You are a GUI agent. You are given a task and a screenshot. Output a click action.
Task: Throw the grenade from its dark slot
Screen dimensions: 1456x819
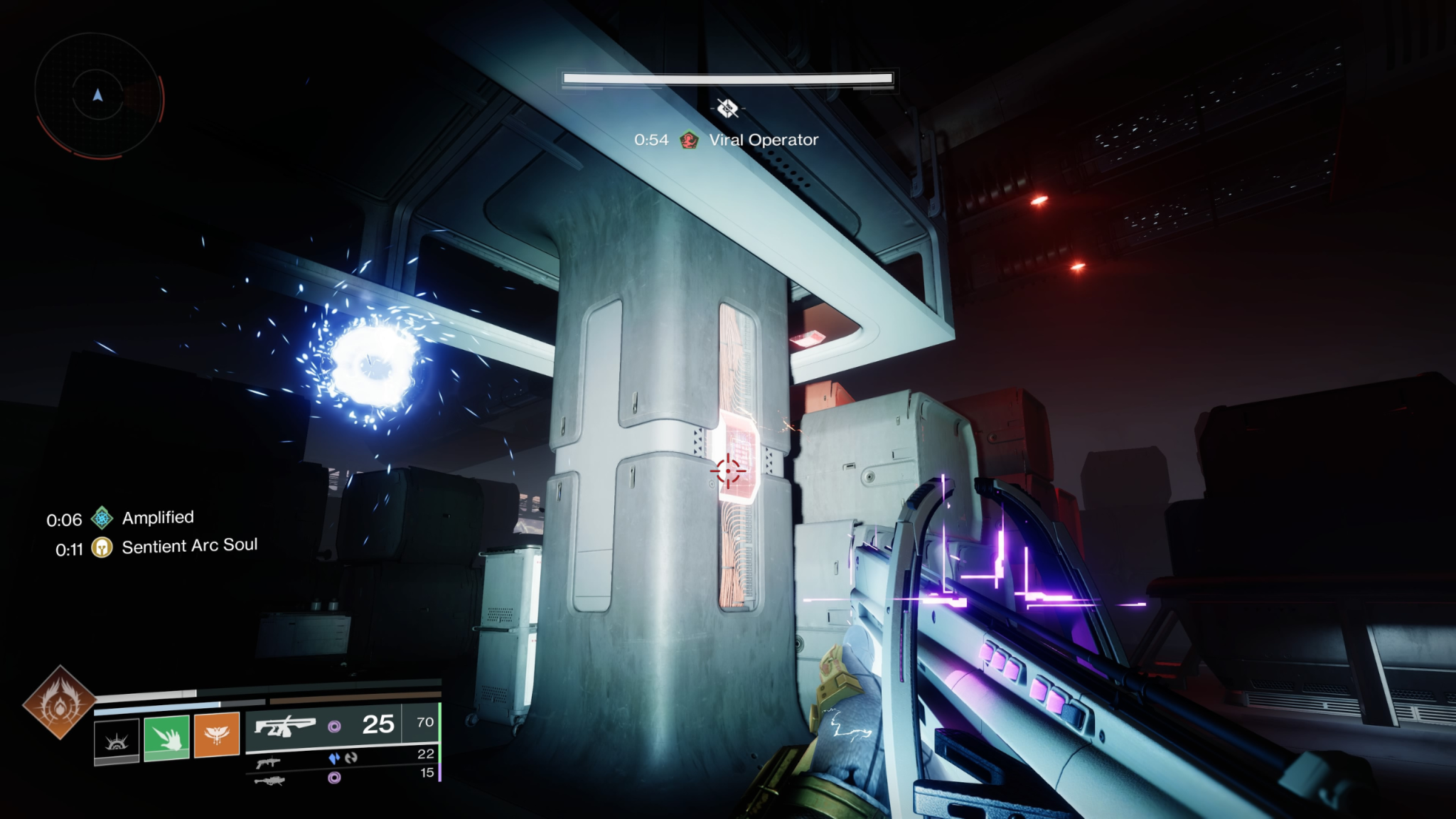117,739
